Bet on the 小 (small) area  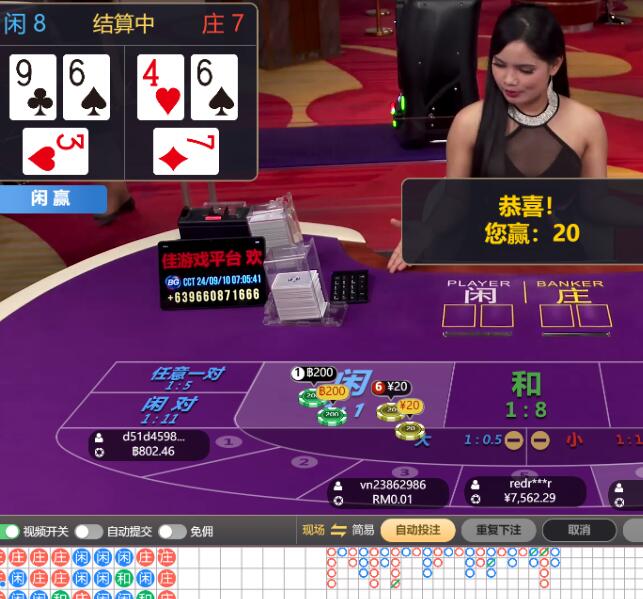click(x=574, y=439)
